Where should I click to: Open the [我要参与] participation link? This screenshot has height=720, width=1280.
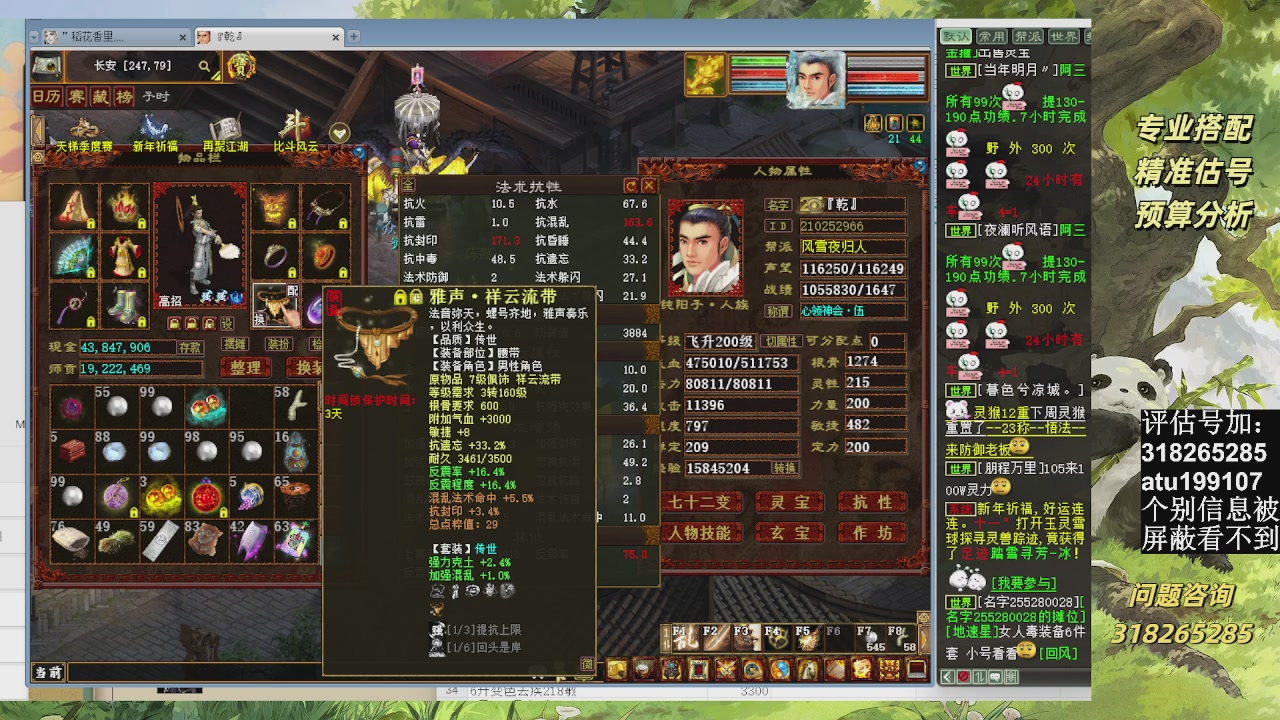1023,583
